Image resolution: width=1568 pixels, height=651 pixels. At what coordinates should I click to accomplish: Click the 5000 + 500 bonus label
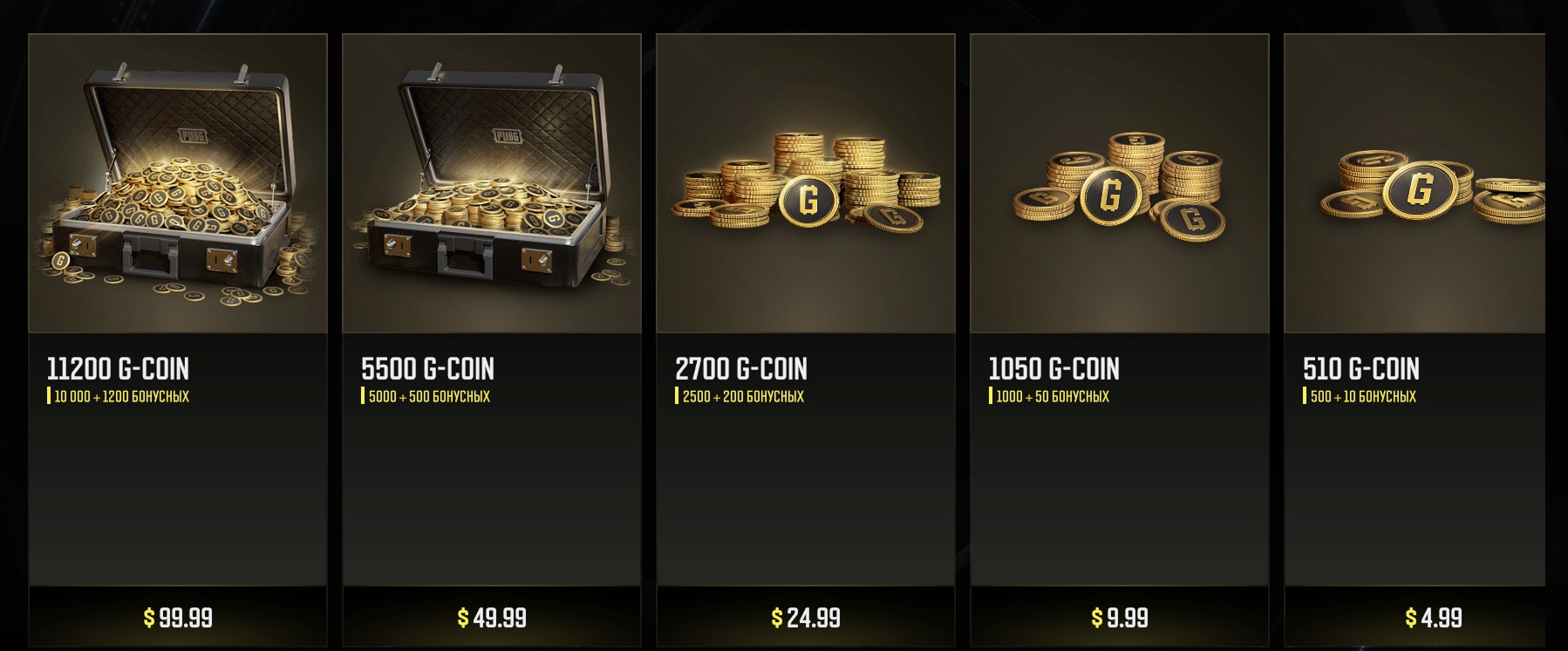[x=427, y=396]
